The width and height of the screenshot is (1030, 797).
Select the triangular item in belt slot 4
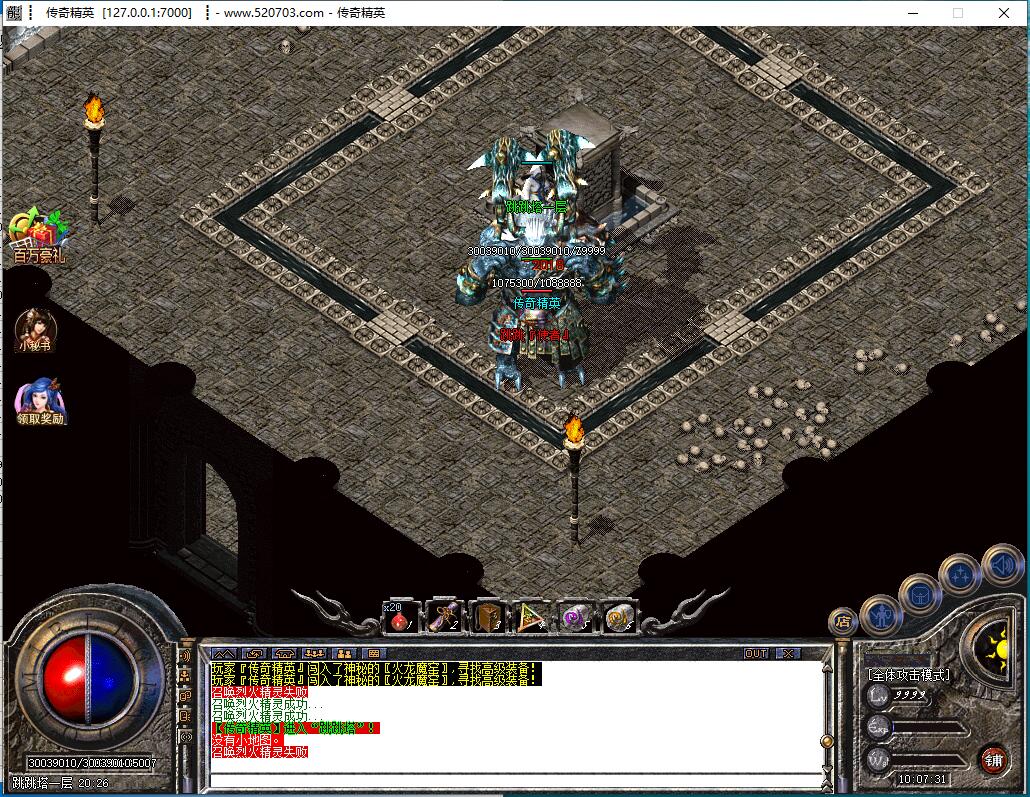pyautogui.click(x=531, y=619)
